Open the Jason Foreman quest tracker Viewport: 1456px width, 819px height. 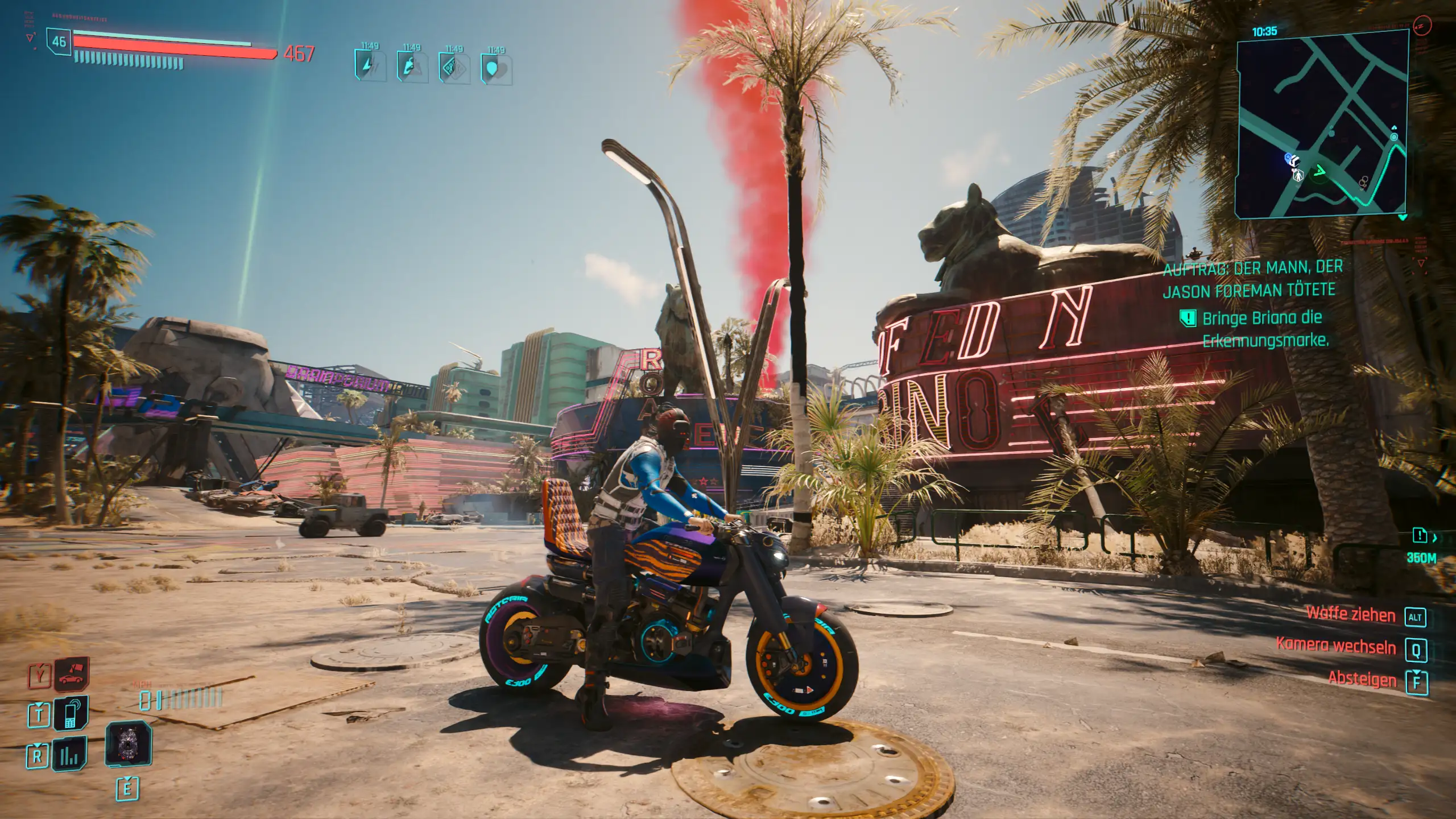[1251, 279]
